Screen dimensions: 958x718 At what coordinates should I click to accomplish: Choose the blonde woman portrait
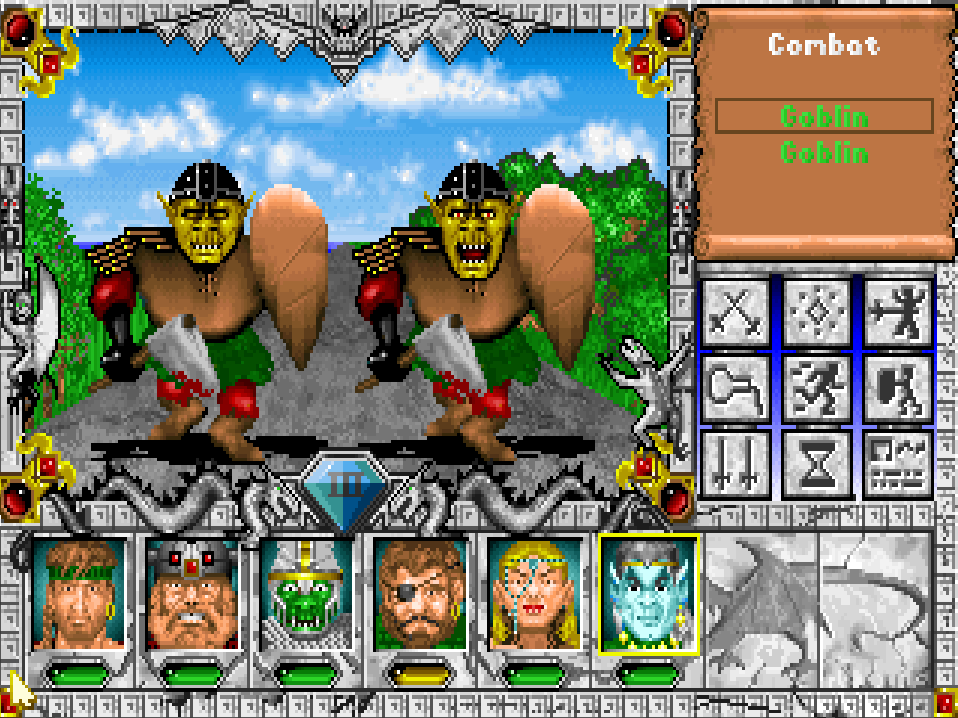click(535, 594)
